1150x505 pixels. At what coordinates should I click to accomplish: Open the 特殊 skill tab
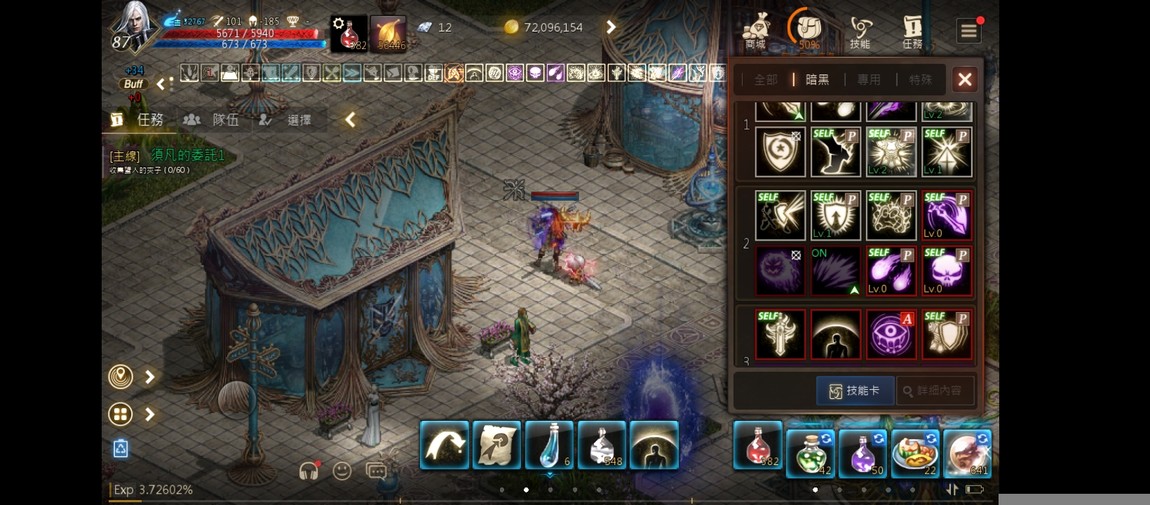[921, 80]
